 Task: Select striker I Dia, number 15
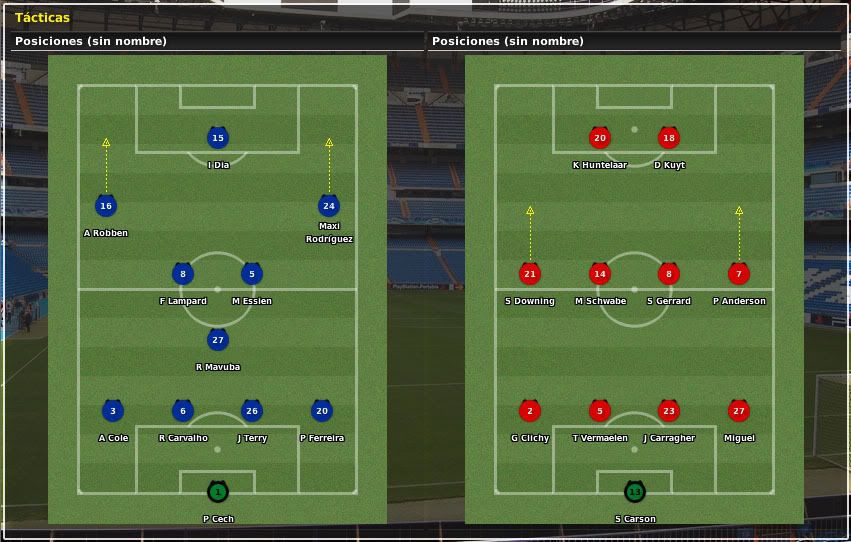click(218, 138)
